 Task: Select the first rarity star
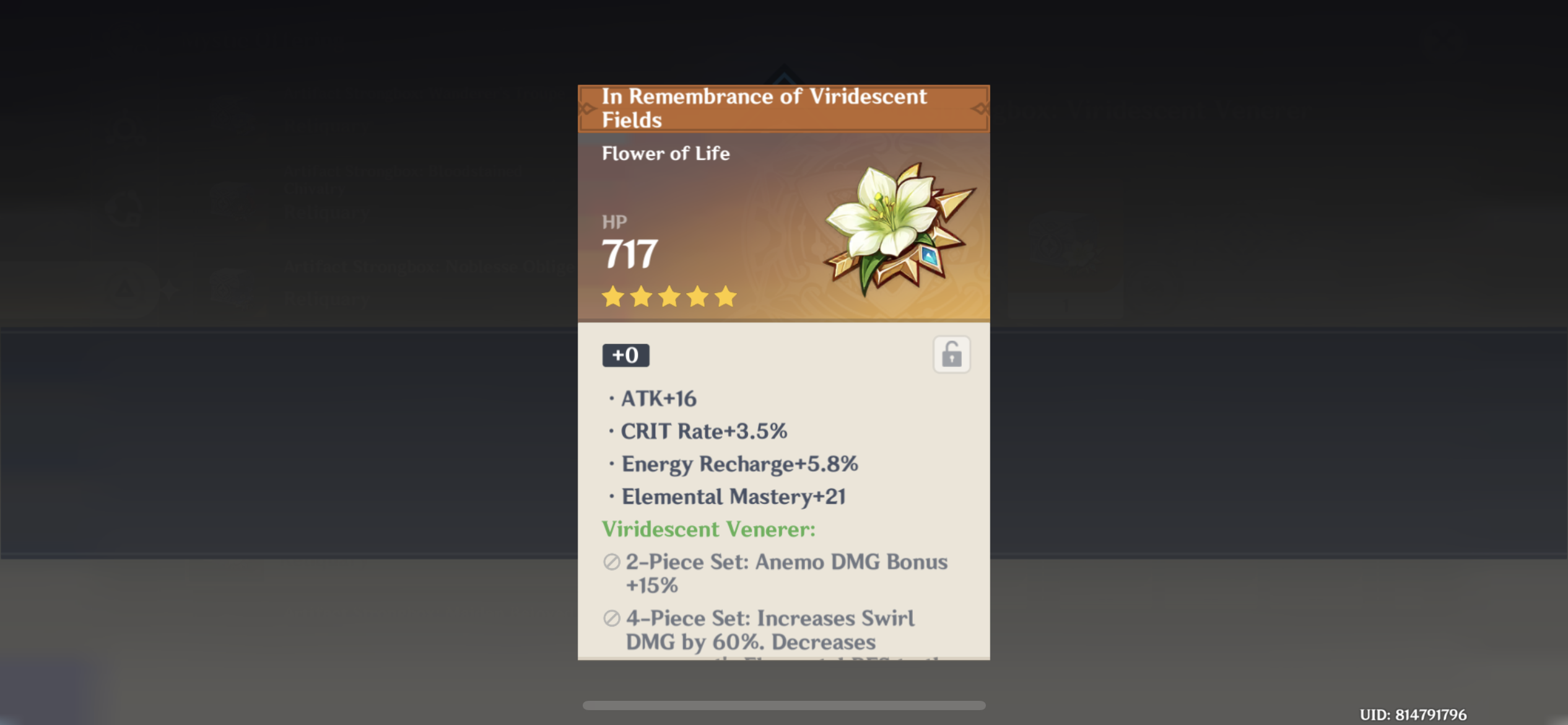[x=613, y=297]
